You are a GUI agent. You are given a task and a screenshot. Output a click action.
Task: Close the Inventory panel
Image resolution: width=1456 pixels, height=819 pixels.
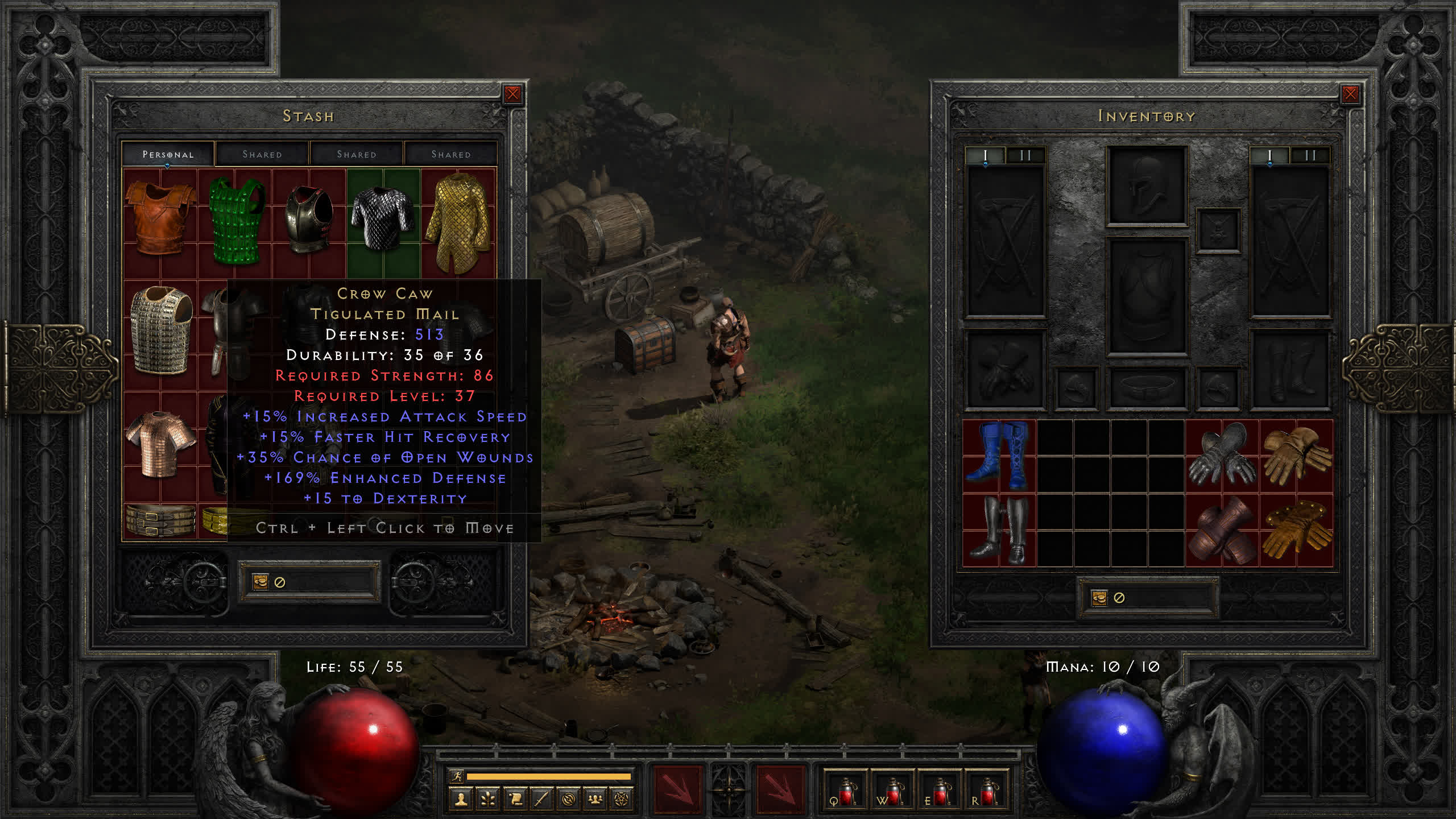pos(1350,94)
